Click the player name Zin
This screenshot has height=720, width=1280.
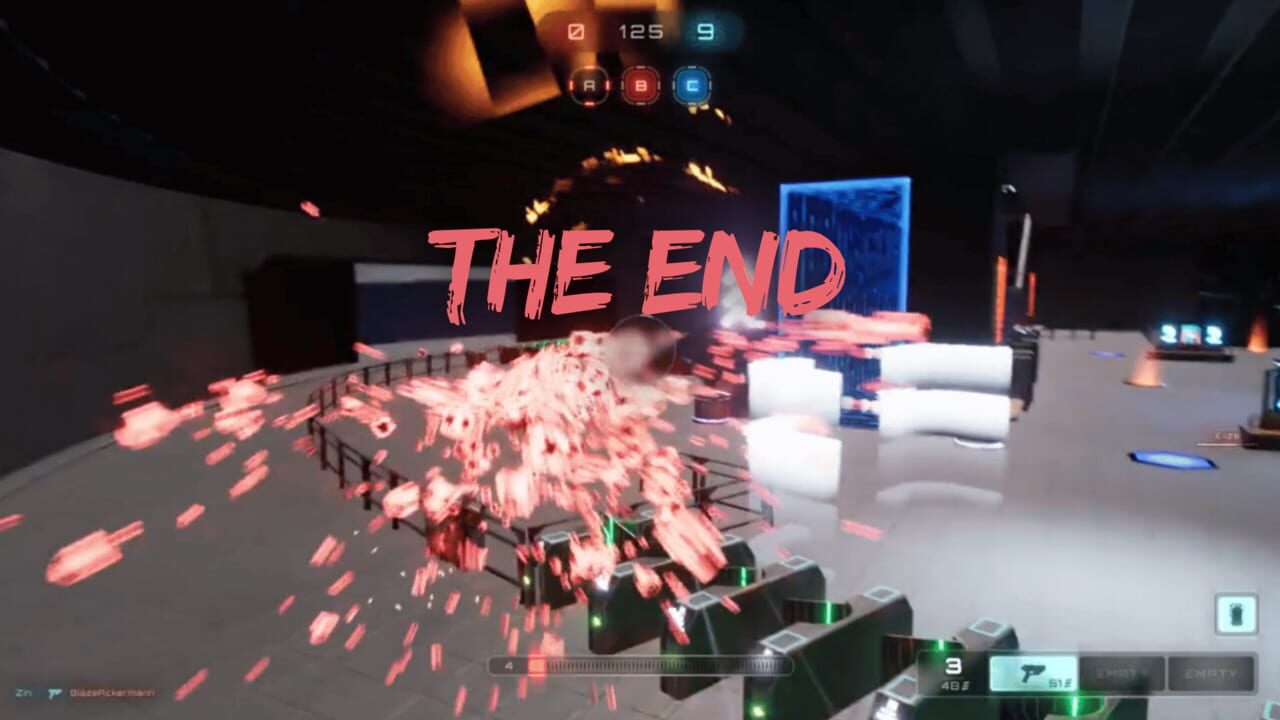tap(24, 692)
